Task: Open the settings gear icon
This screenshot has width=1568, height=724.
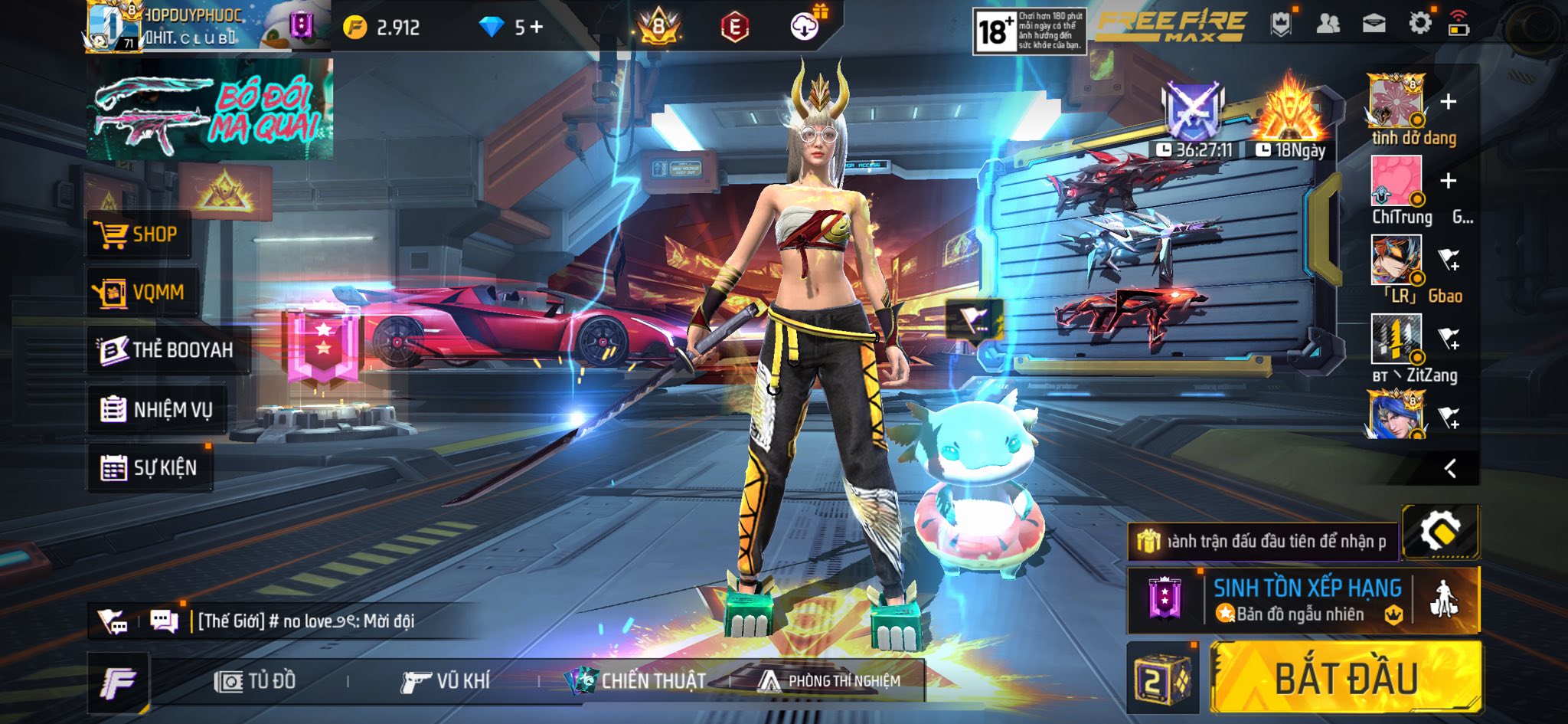Action: pyautogui.click(x=1419, y=24)
